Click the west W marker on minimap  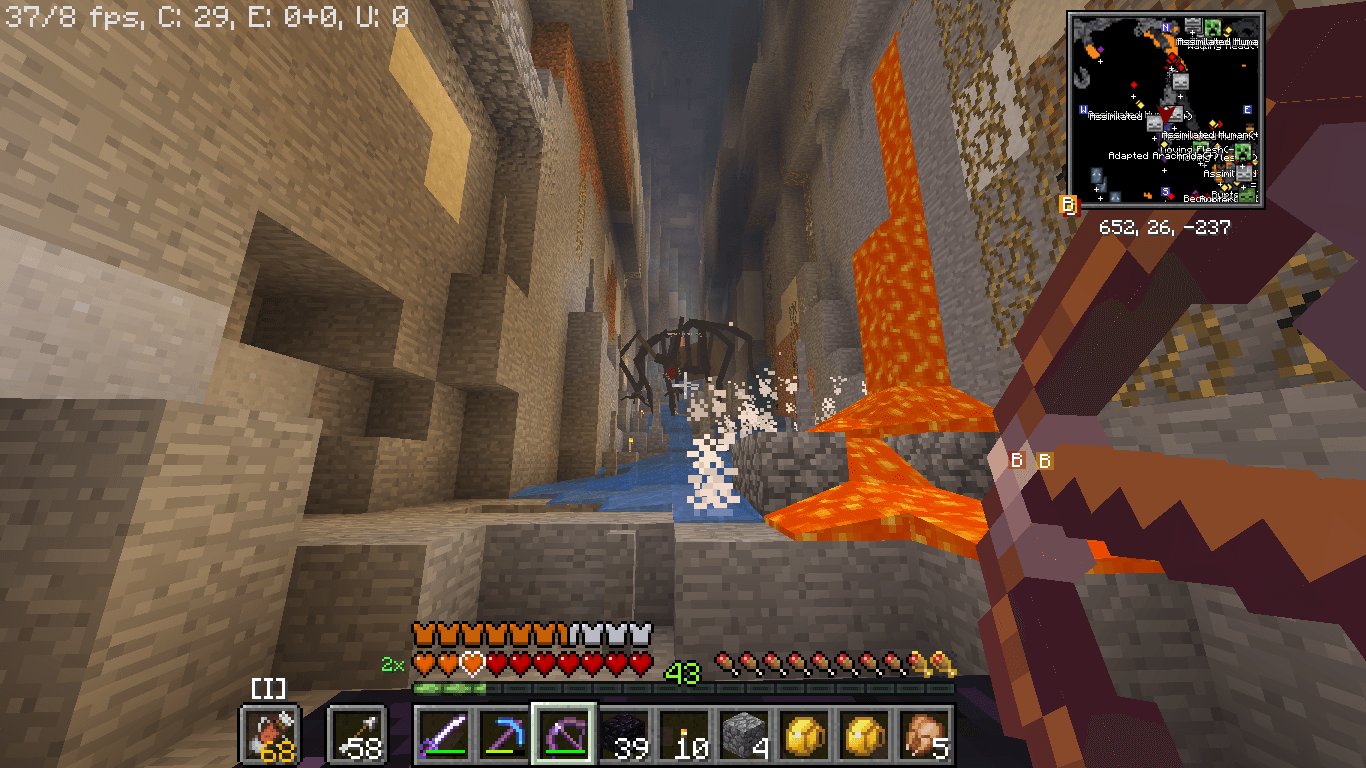click(1084, 109)
